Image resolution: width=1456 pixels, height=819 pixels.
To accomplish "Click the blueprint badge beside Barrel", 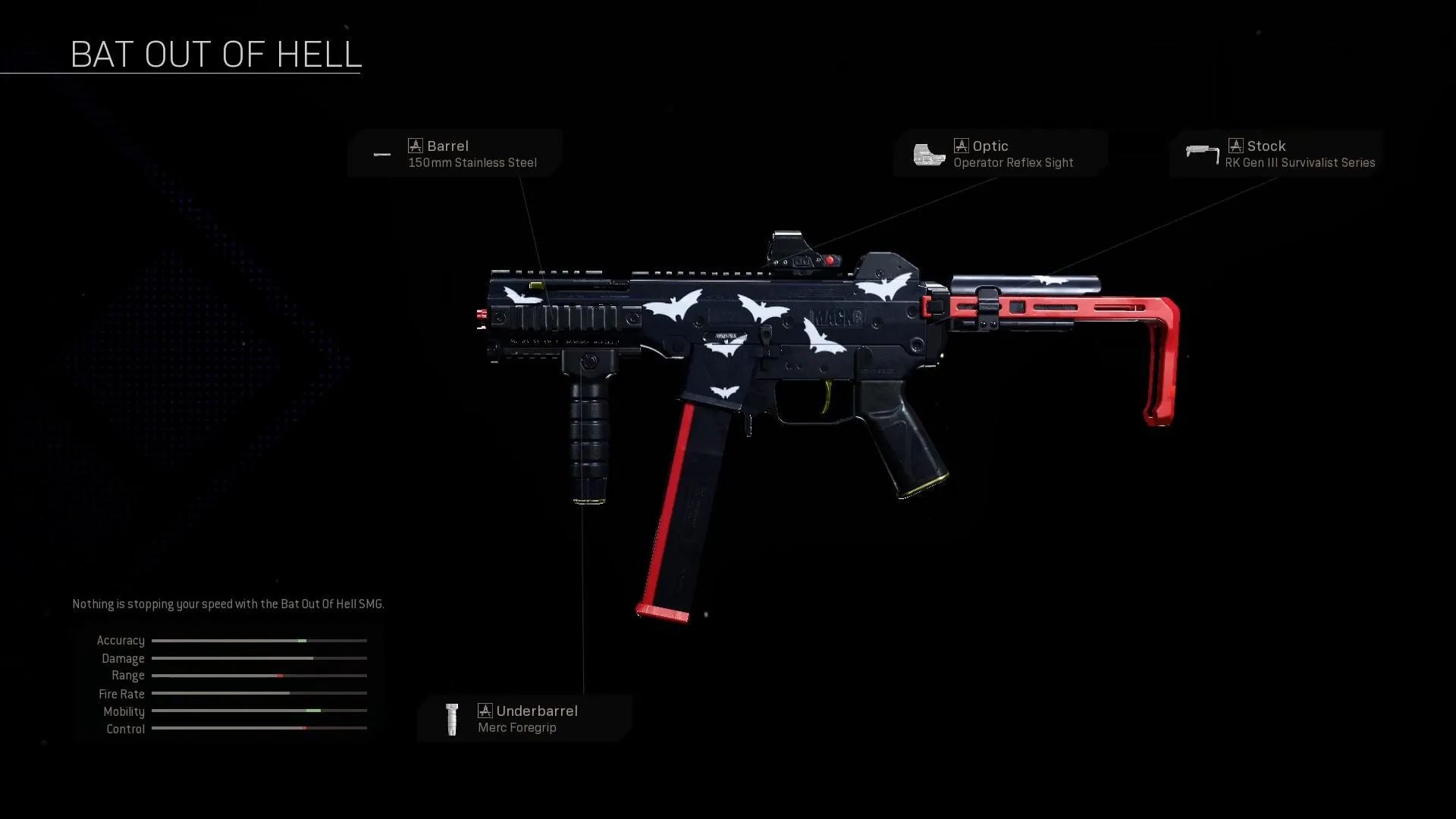I will [416, 146].
